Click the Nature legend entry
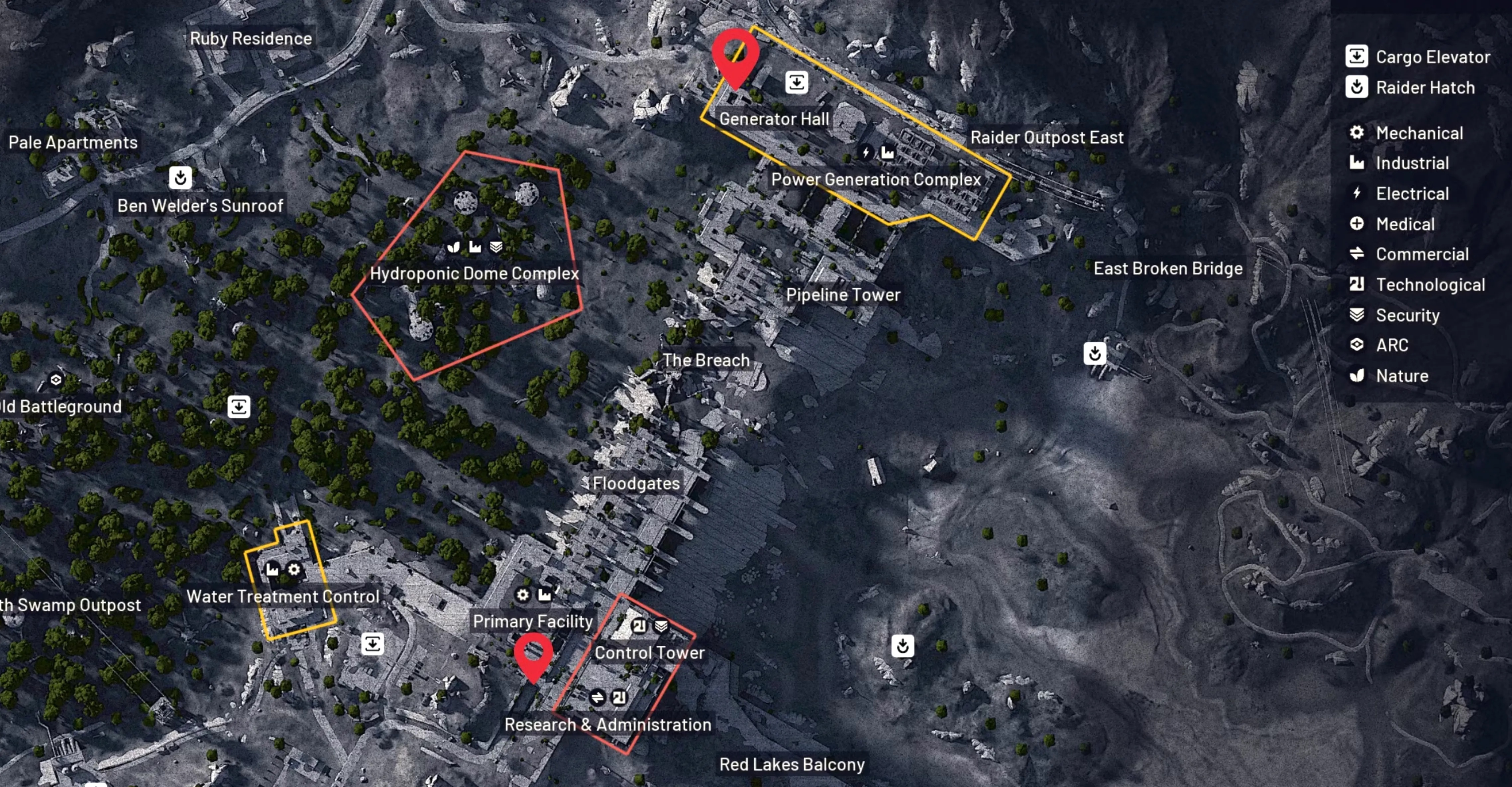Screen dimensions: 1512x787 [x=1389, y=376]
